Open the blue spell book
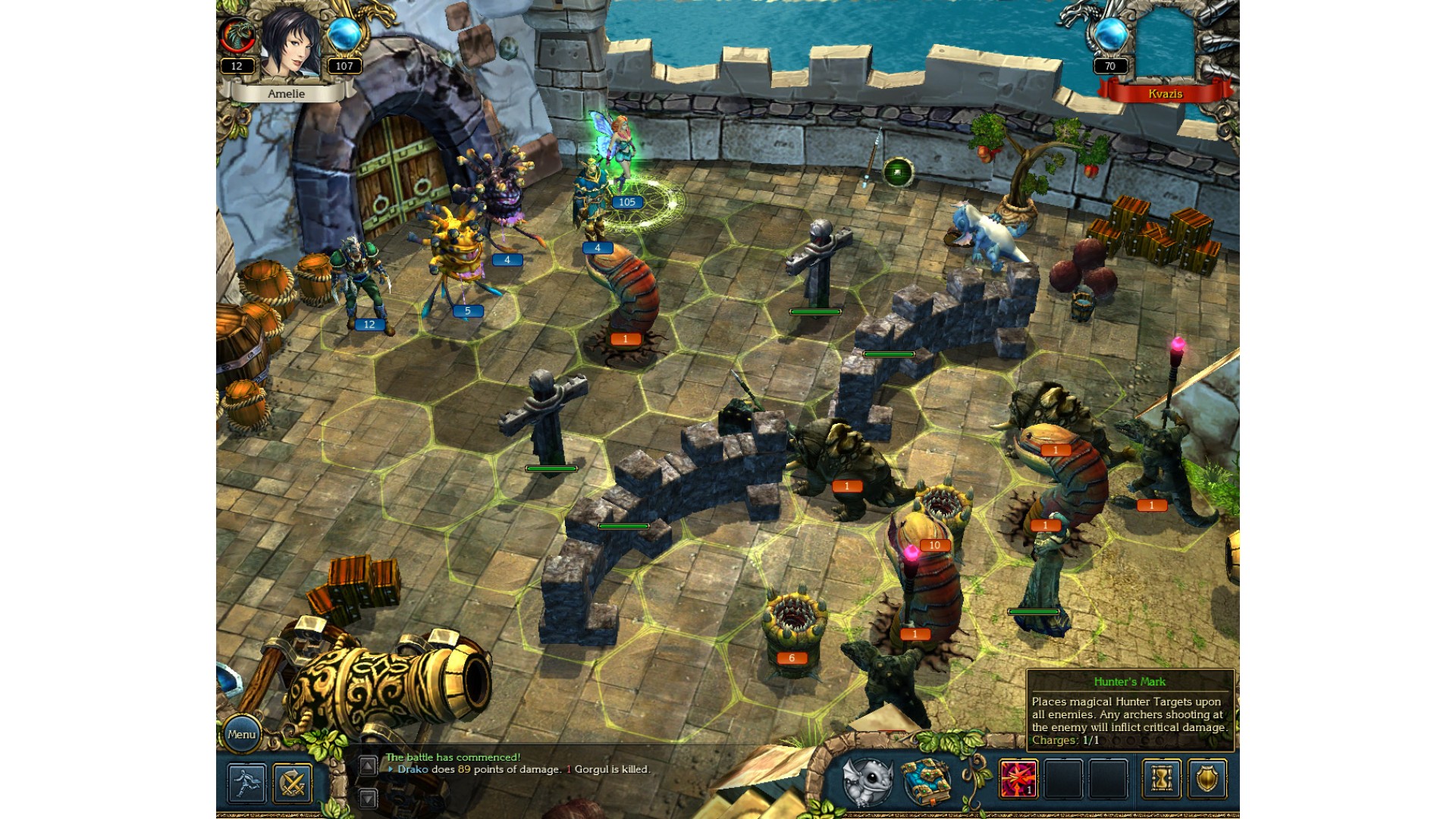The width and height of the screenshot is (1456, 819). click(x=926, y=781)
